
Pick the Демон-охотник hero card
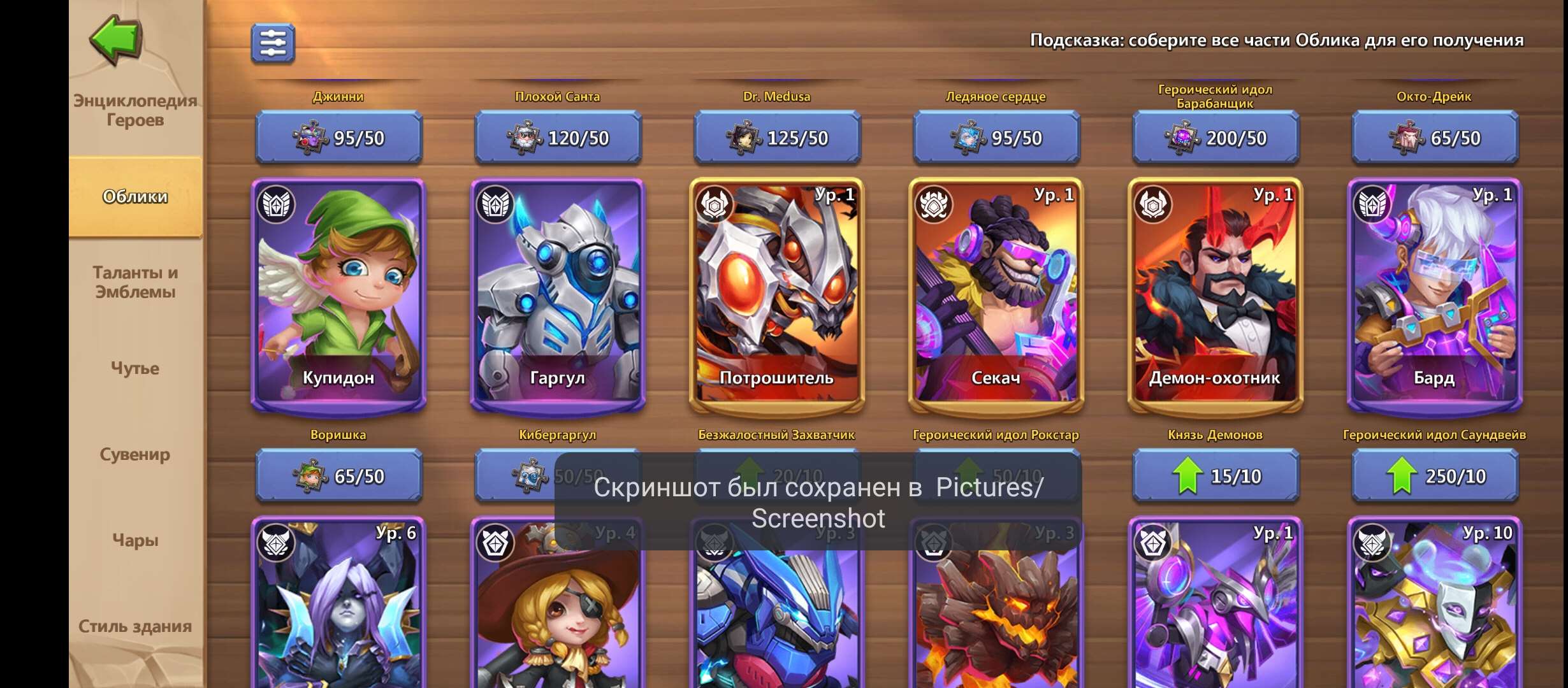(x=1215, y=294)
